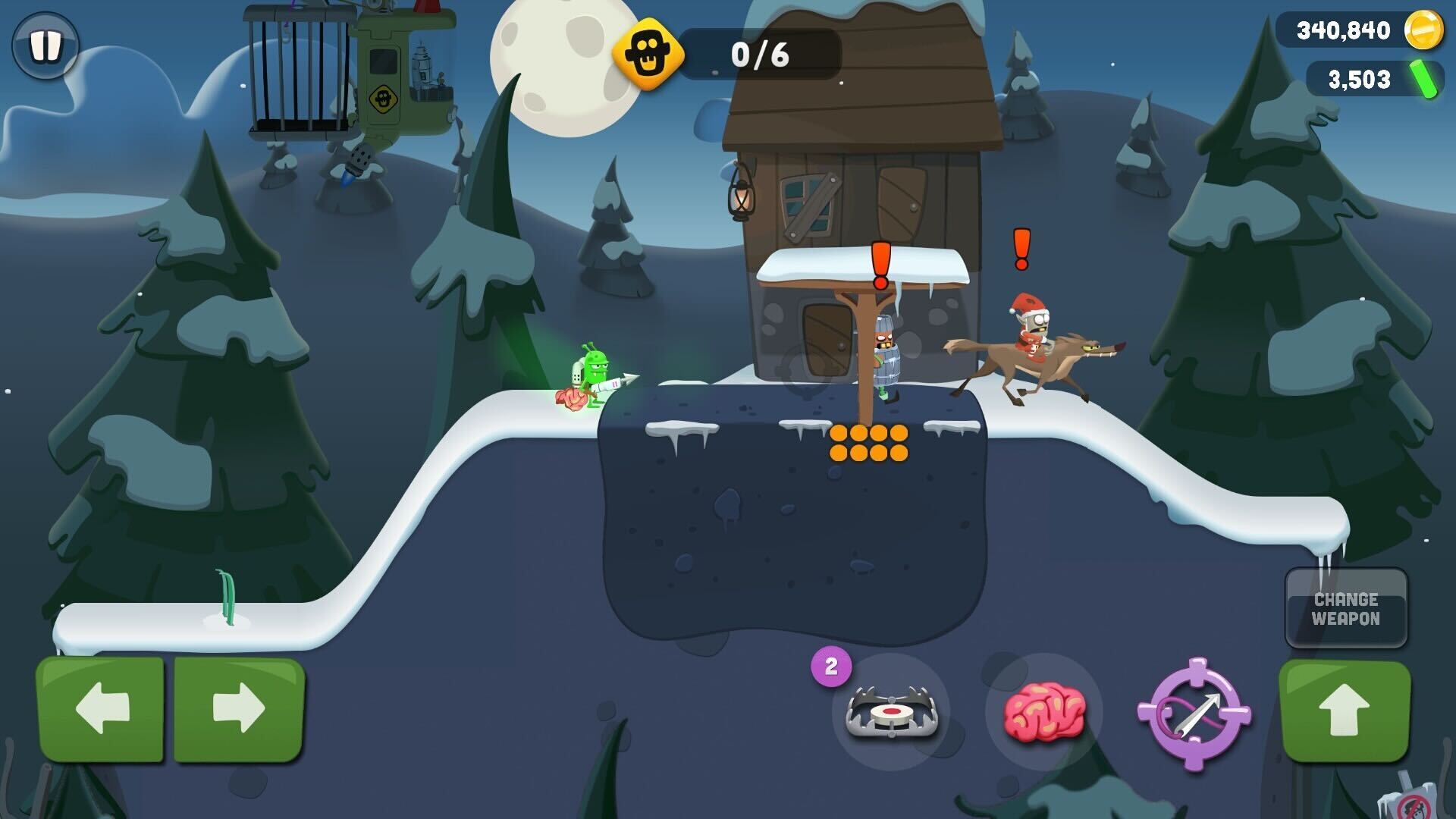This screenshot has width=1456, height=819.
Task: Move left with the left arrow button
Action: (x=100, y=709)
